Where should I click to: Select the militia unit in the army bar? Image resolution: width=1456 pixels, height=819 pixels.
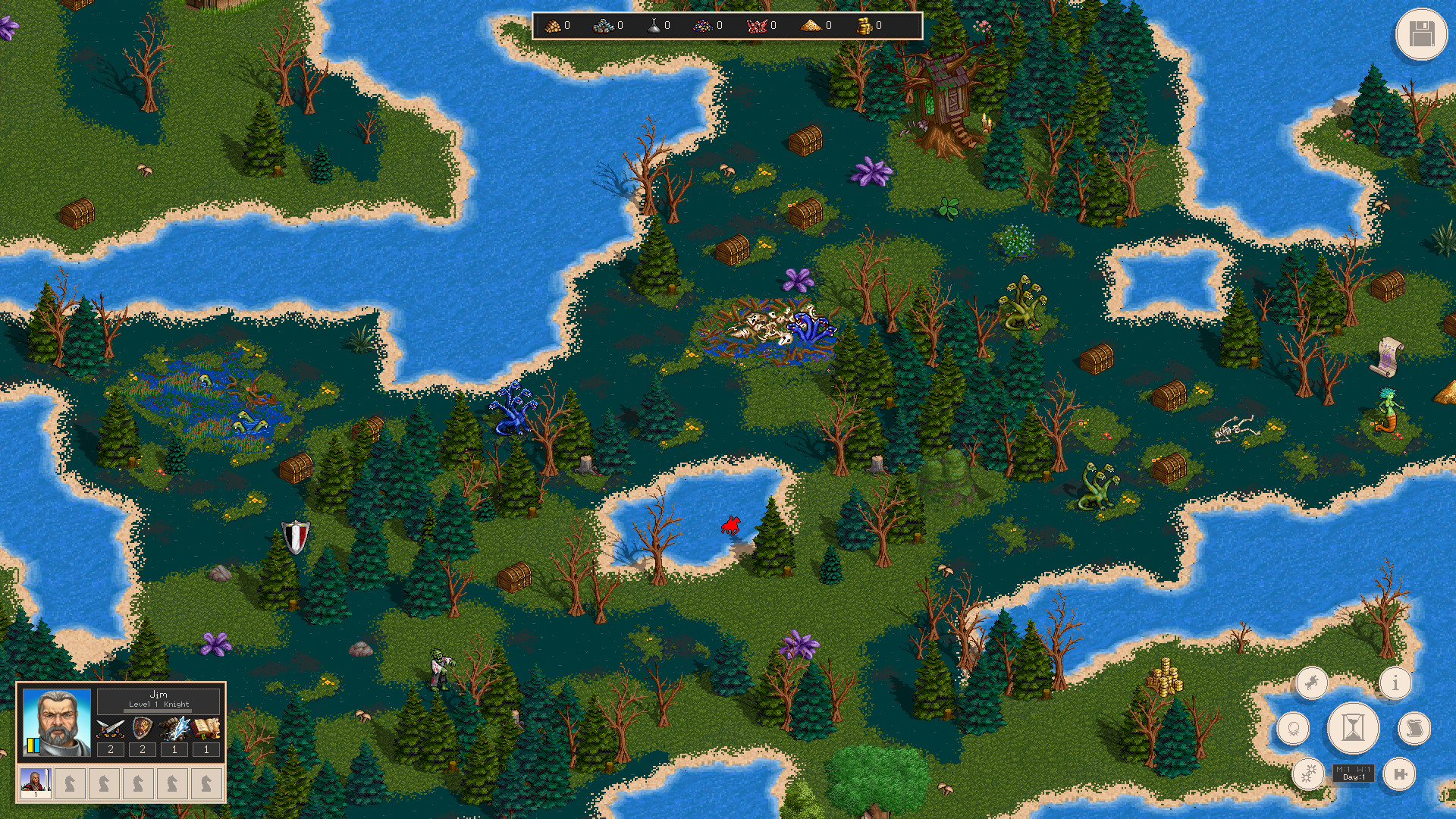[36, 783]
